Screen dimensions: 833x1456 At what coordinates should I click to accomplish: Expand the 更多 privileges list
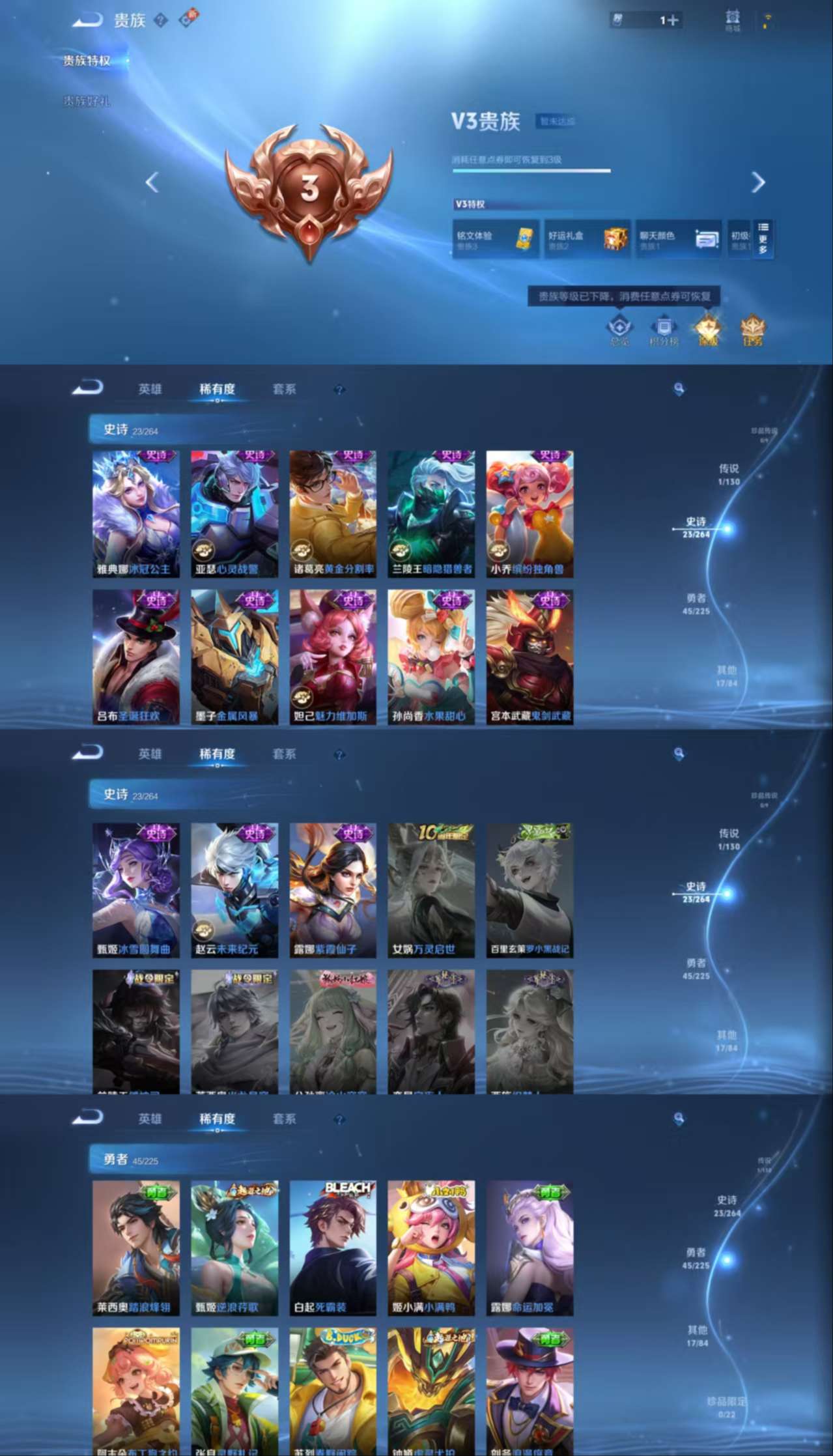(x=763, y=239)
